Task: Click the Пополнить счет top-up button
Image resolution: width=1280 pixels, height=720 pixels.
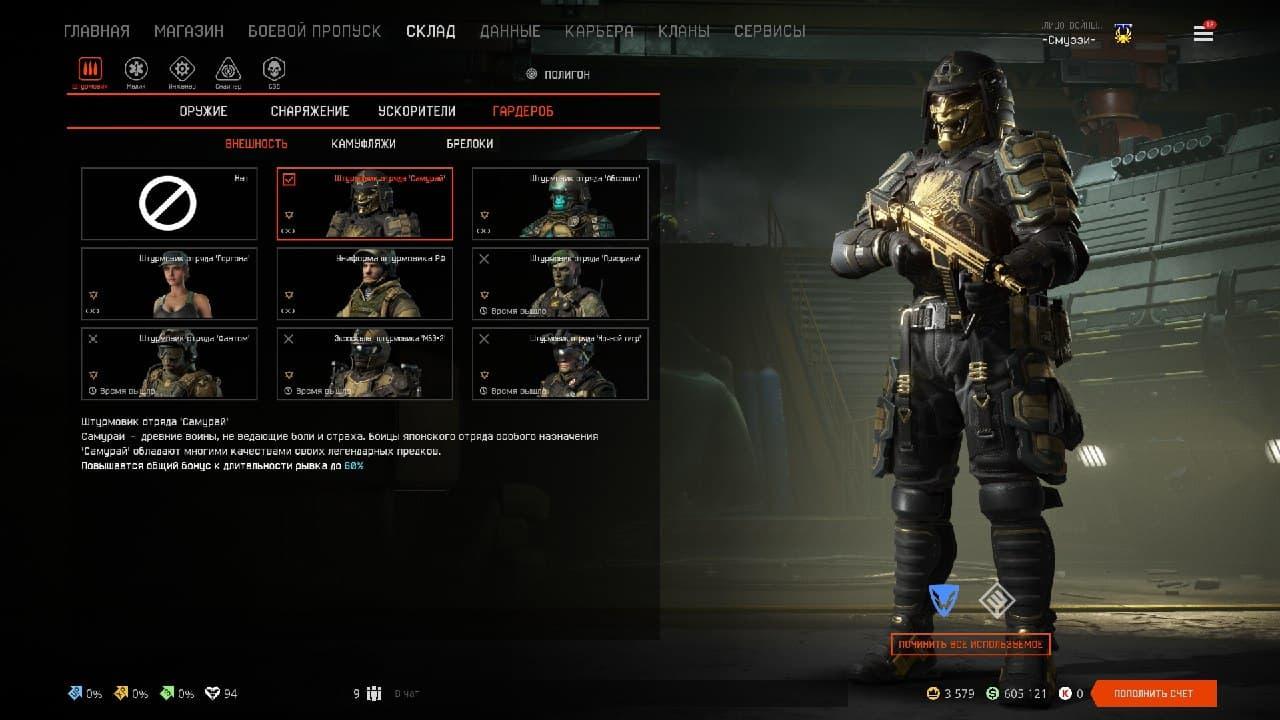Action: [x=1154, y=694]
